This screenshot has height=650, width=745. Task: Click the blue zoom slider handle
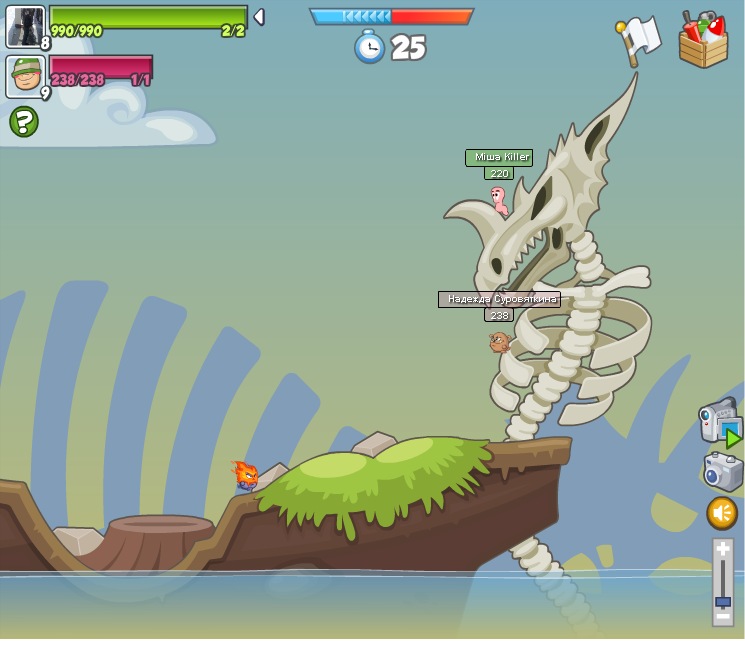[x=723, y=601]
